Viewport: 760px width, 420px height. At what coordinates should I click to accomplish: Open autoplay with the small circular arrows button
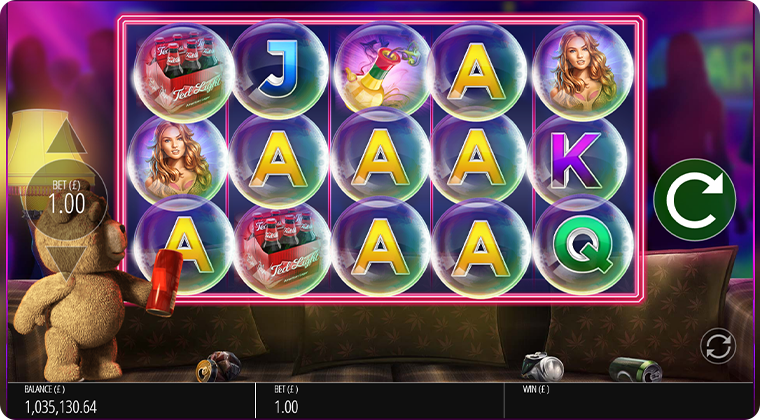717,346
